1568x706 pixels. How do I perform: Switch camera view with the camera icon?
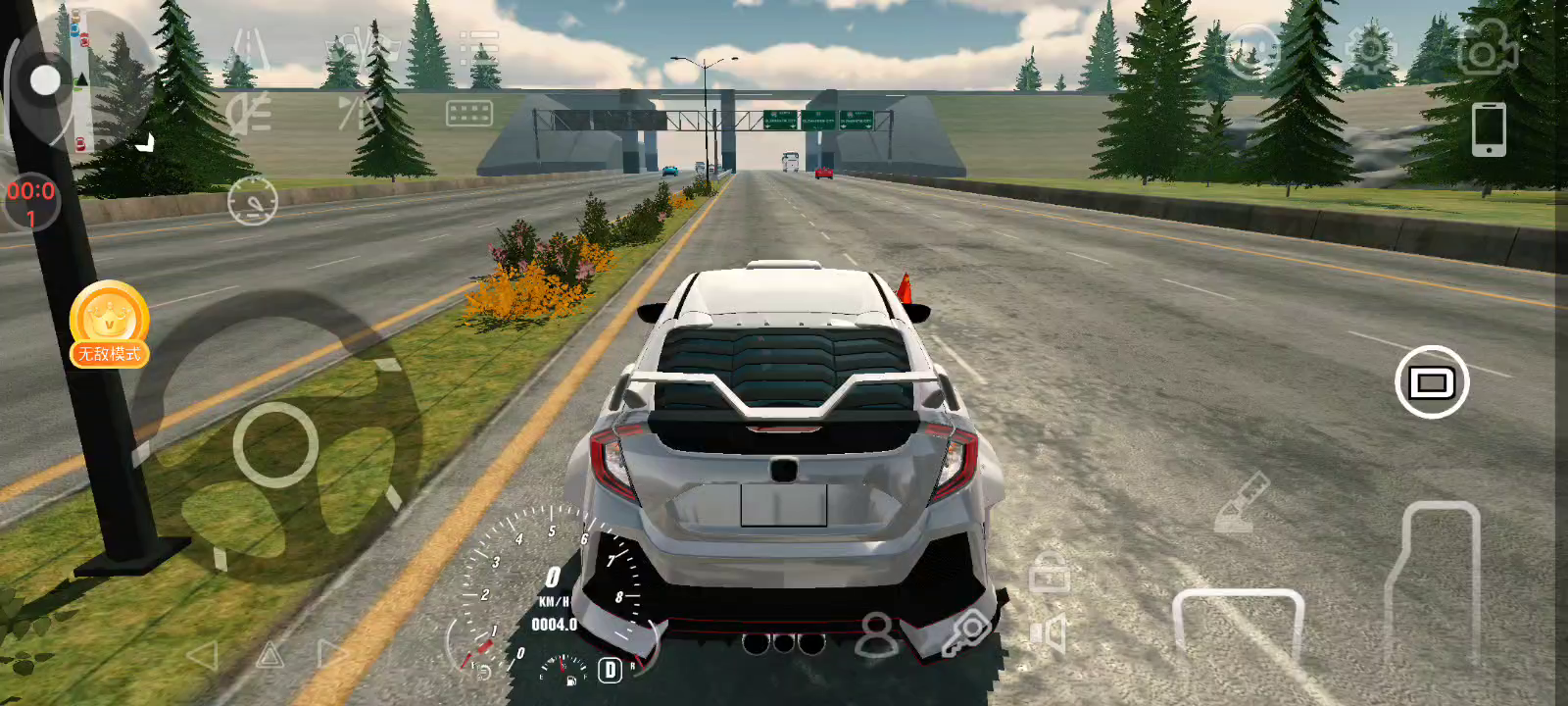1487,49
